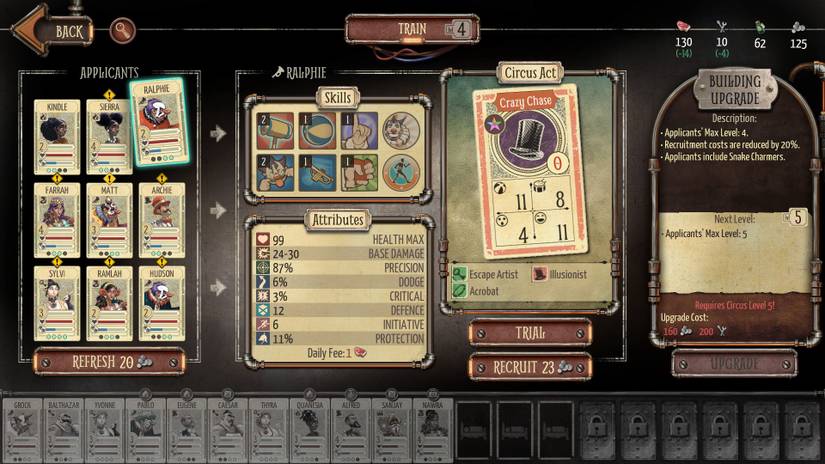Pick the Ramlah applicant card
Image resolution: width=825 pixels, height=464 pixels.
point(108,302)
